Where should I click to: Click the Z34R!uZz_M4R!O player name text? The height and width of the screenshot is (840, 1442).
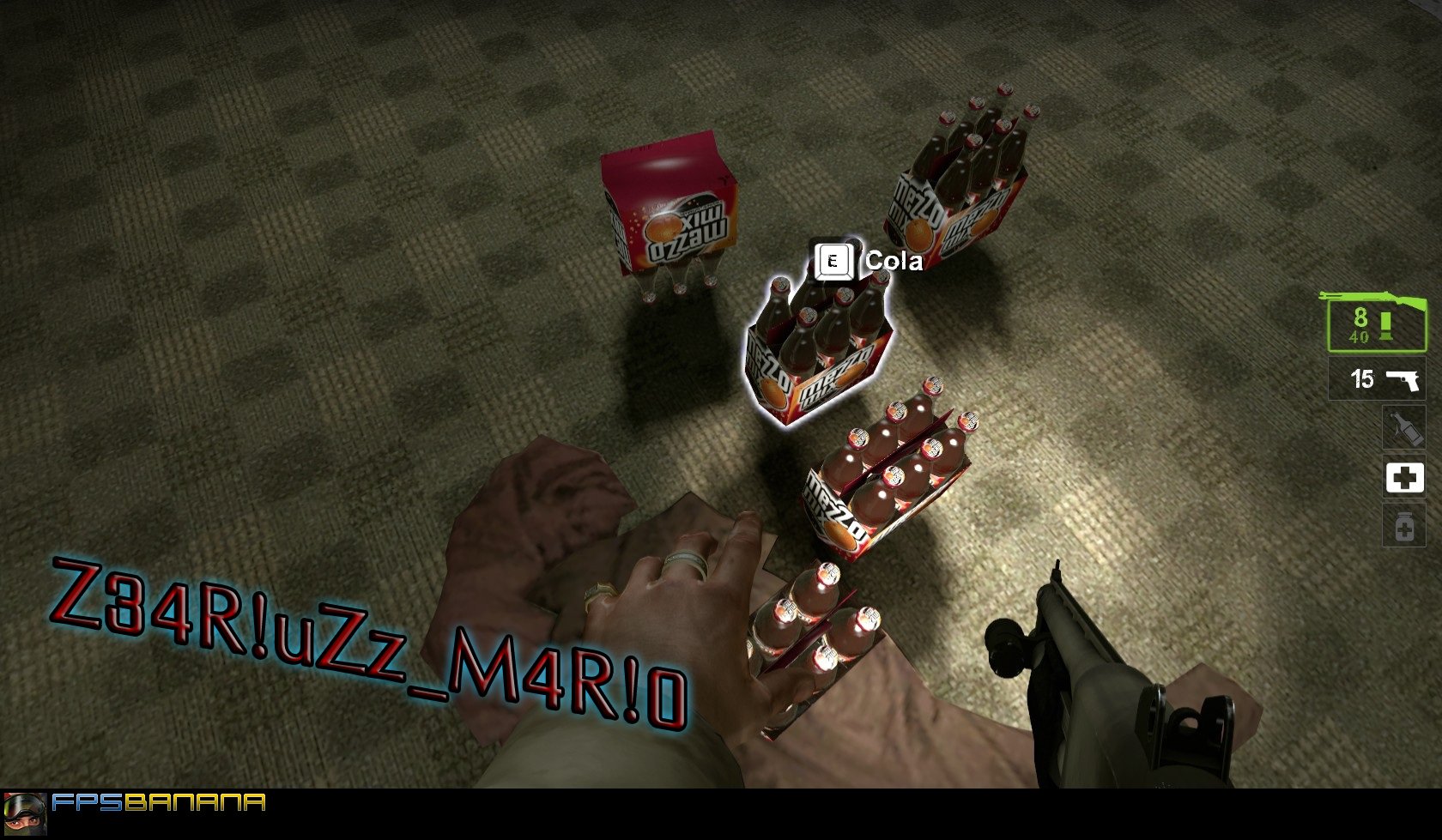click(369, 639)
